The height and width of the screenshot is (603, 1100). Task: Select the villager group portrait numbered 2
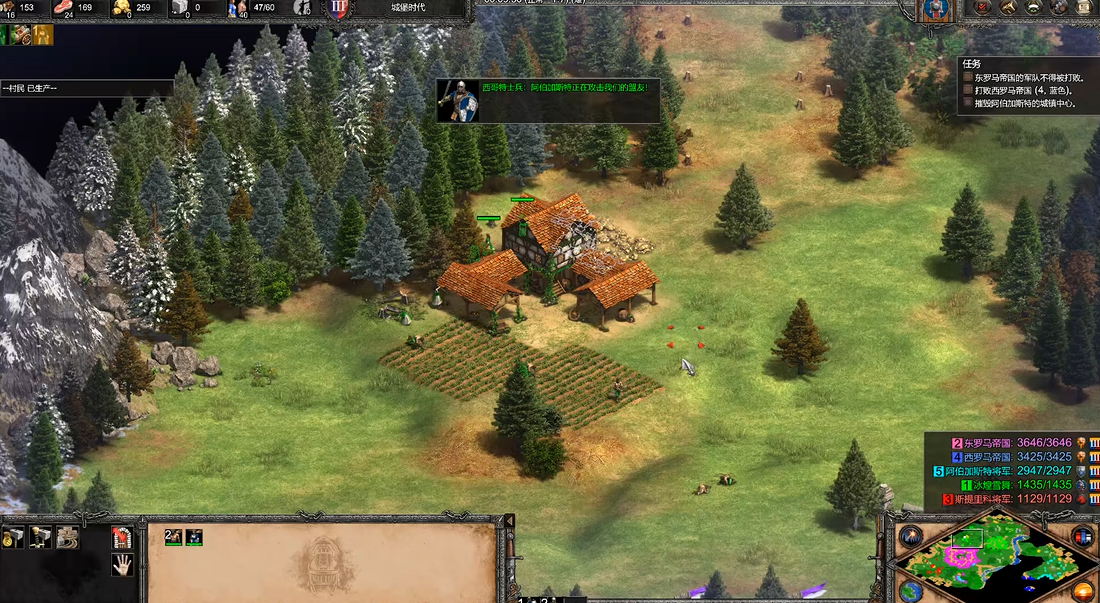coord(173,537)
